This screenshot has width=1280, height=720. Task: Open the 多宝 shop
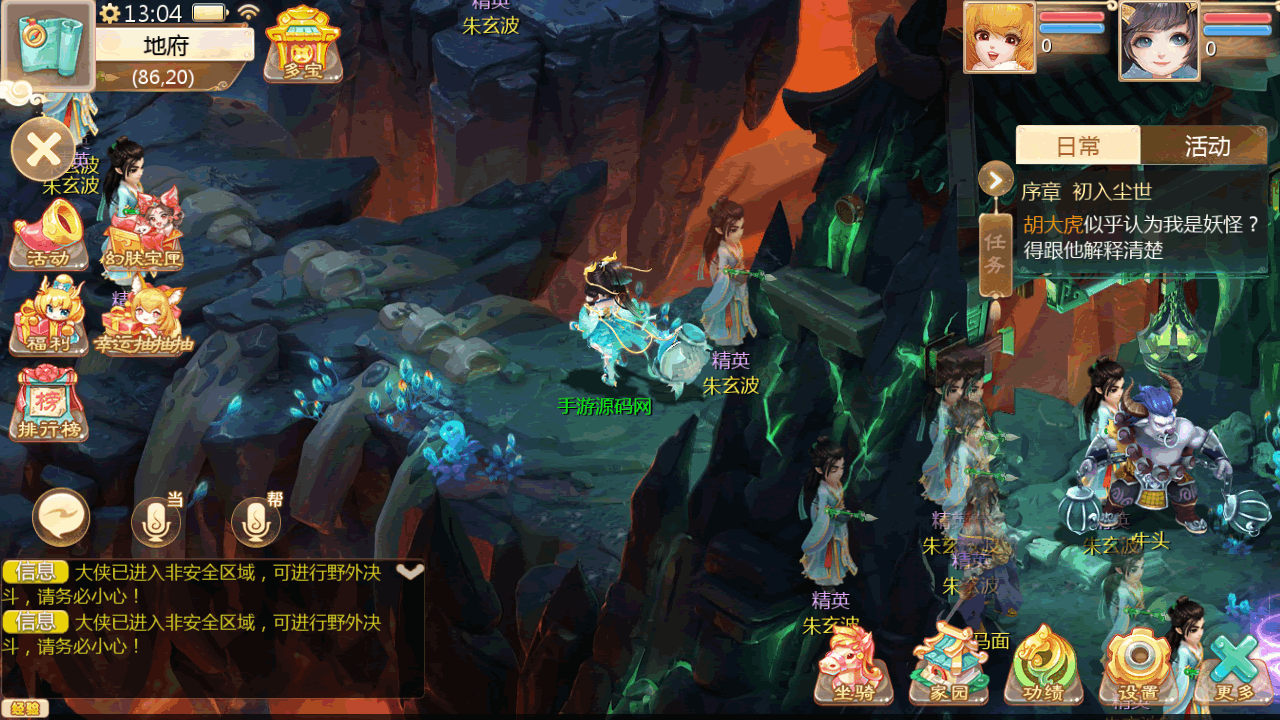click(x=302, y=44)
